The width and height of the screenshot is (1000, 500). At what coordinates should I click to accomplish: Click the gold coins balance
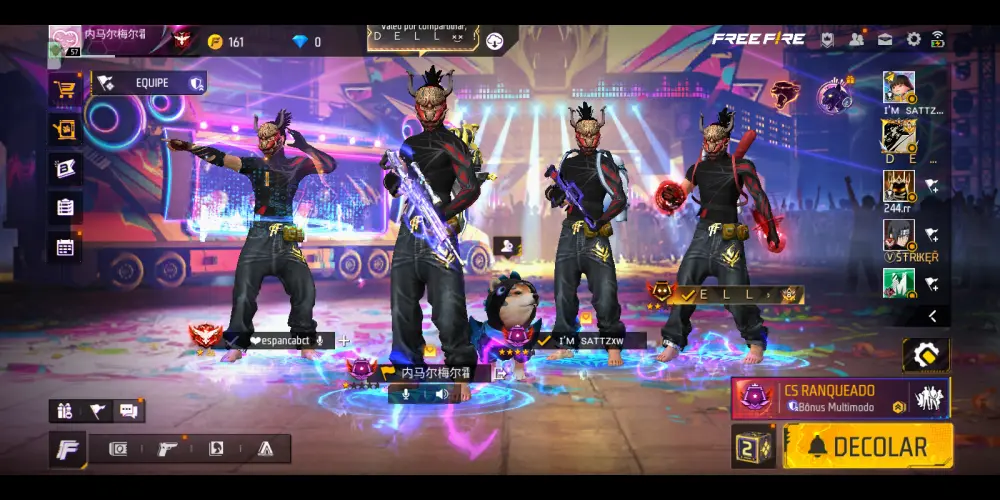pyautogui.click(x=226, y=42)
